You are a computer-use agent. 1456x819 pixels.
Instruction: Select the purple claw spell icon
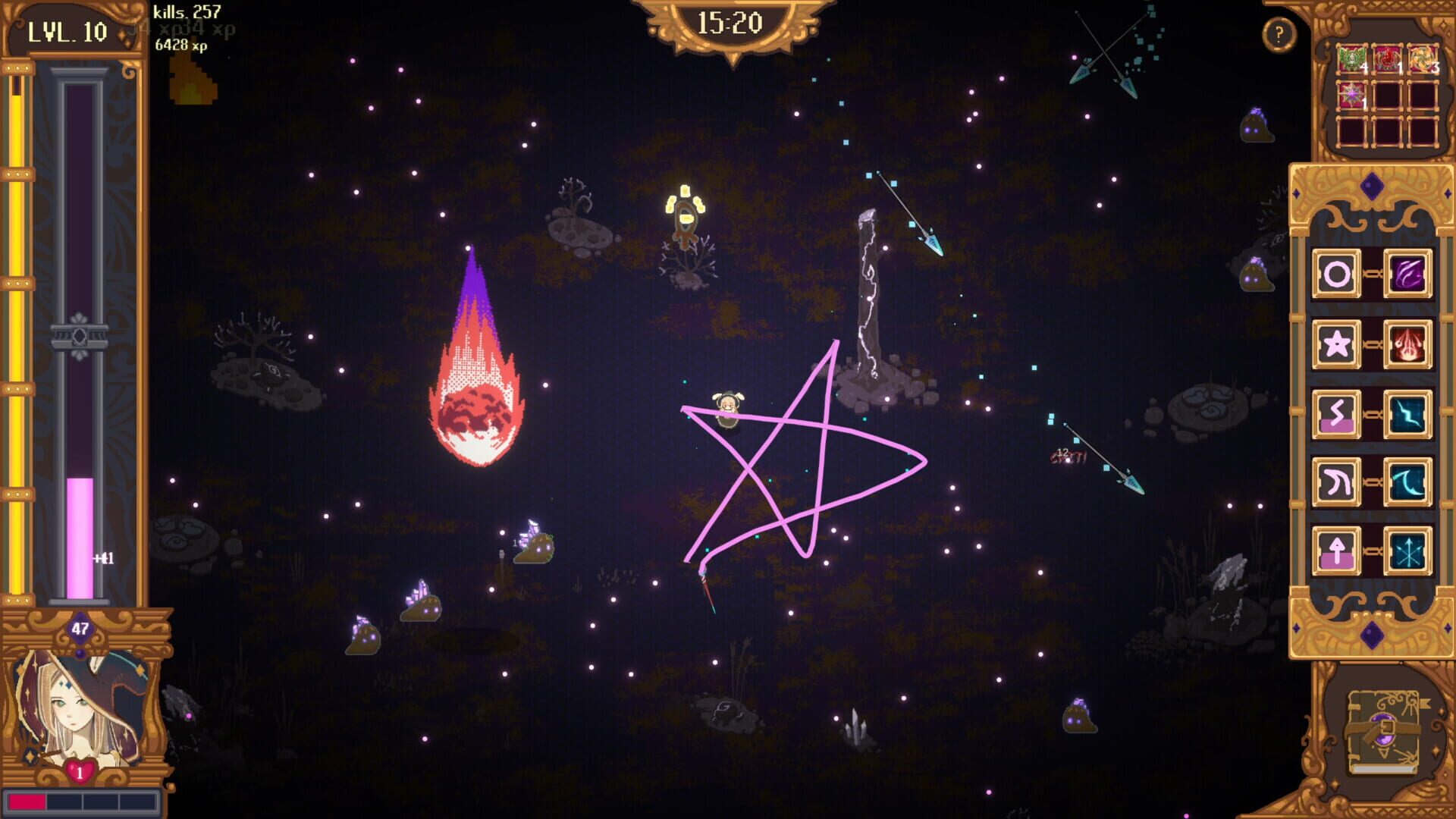1409,272
